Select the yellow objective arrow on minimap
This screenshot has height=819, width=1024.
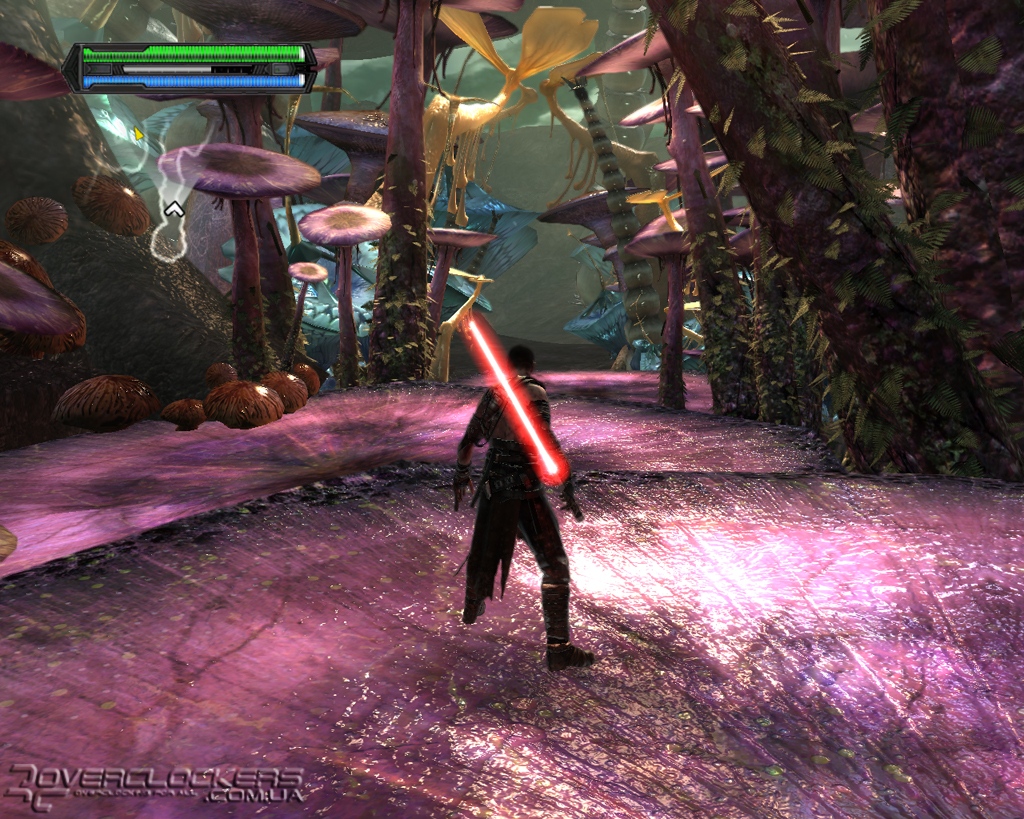click(x=139, y=134)
